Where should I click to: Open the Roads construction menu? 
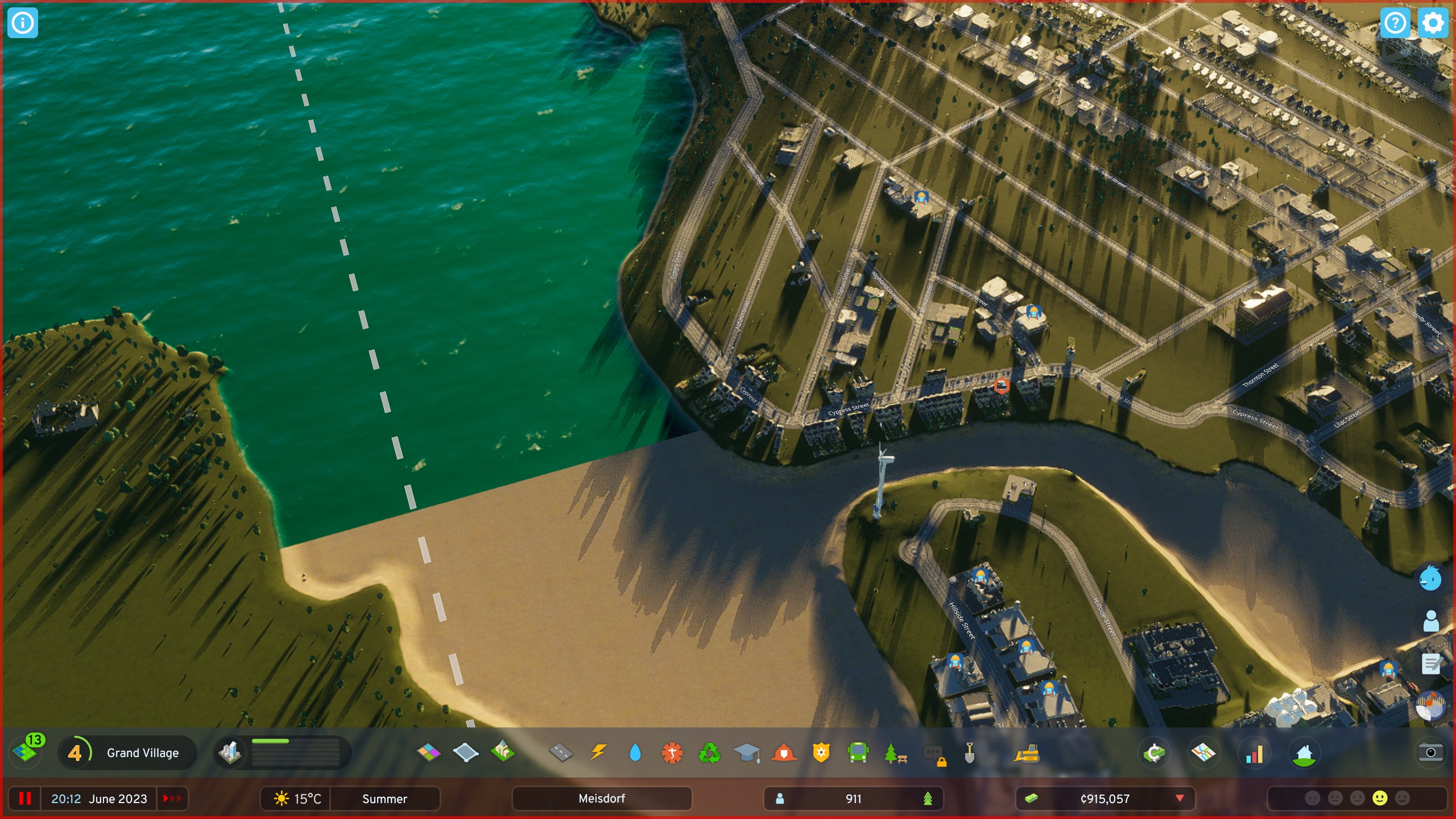pyautogui.click(x=562, y=752)
